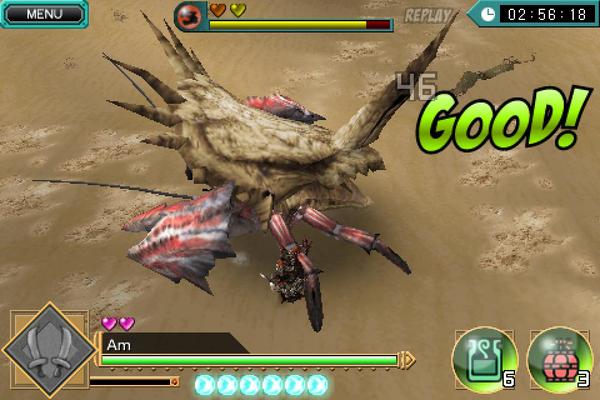Use the green potion flask item

point(484,357)
